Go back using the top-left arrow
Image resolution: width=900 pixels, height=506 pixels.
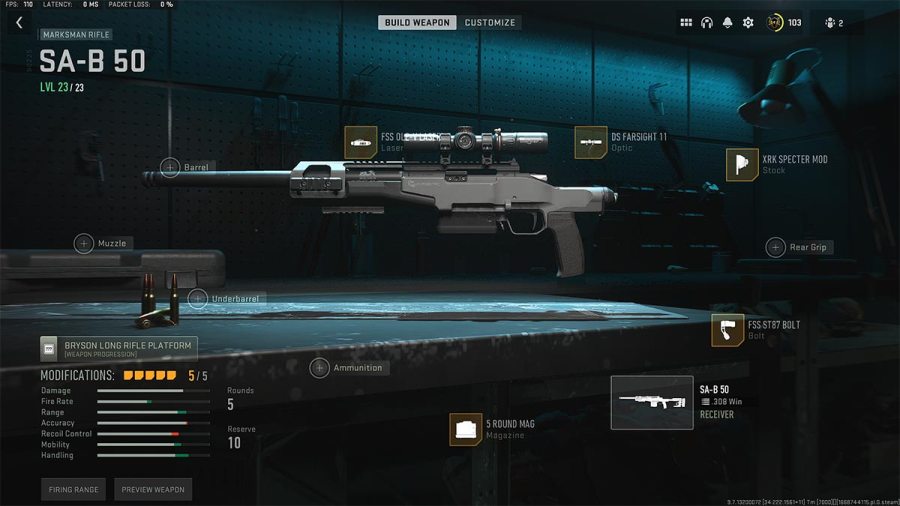(18, 22)
